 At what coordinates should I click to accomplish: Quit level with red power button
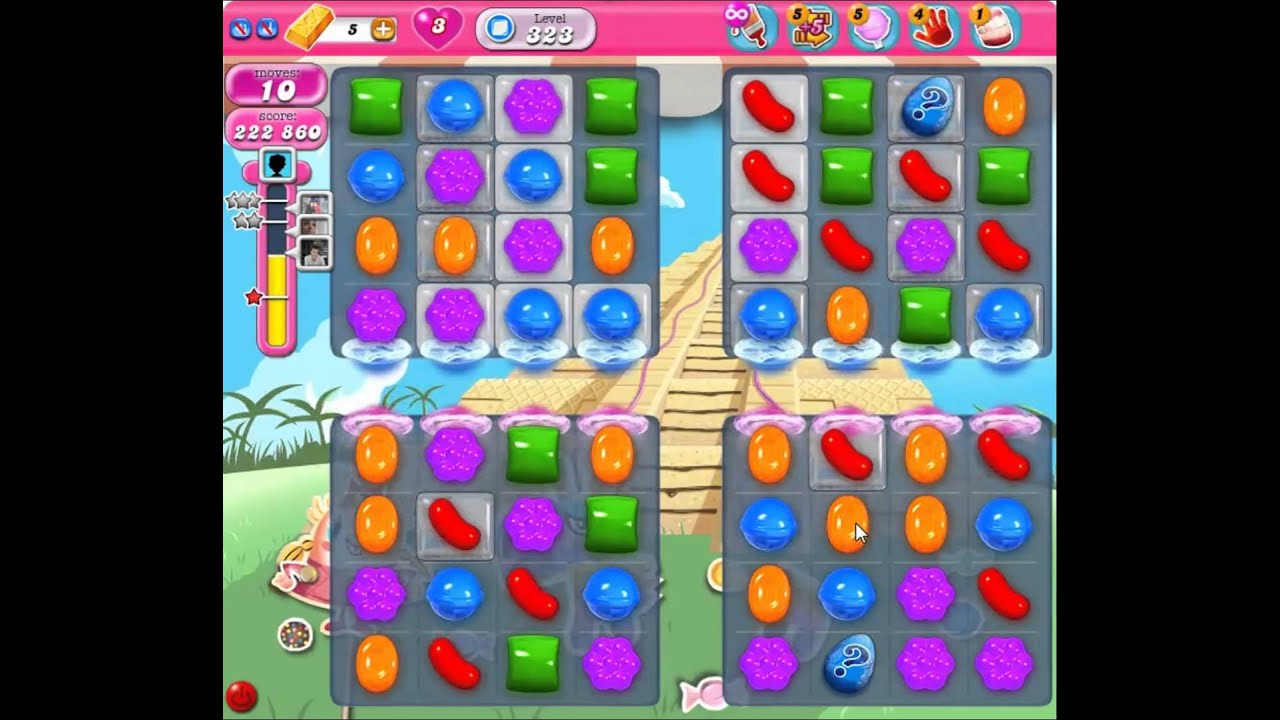240,694
